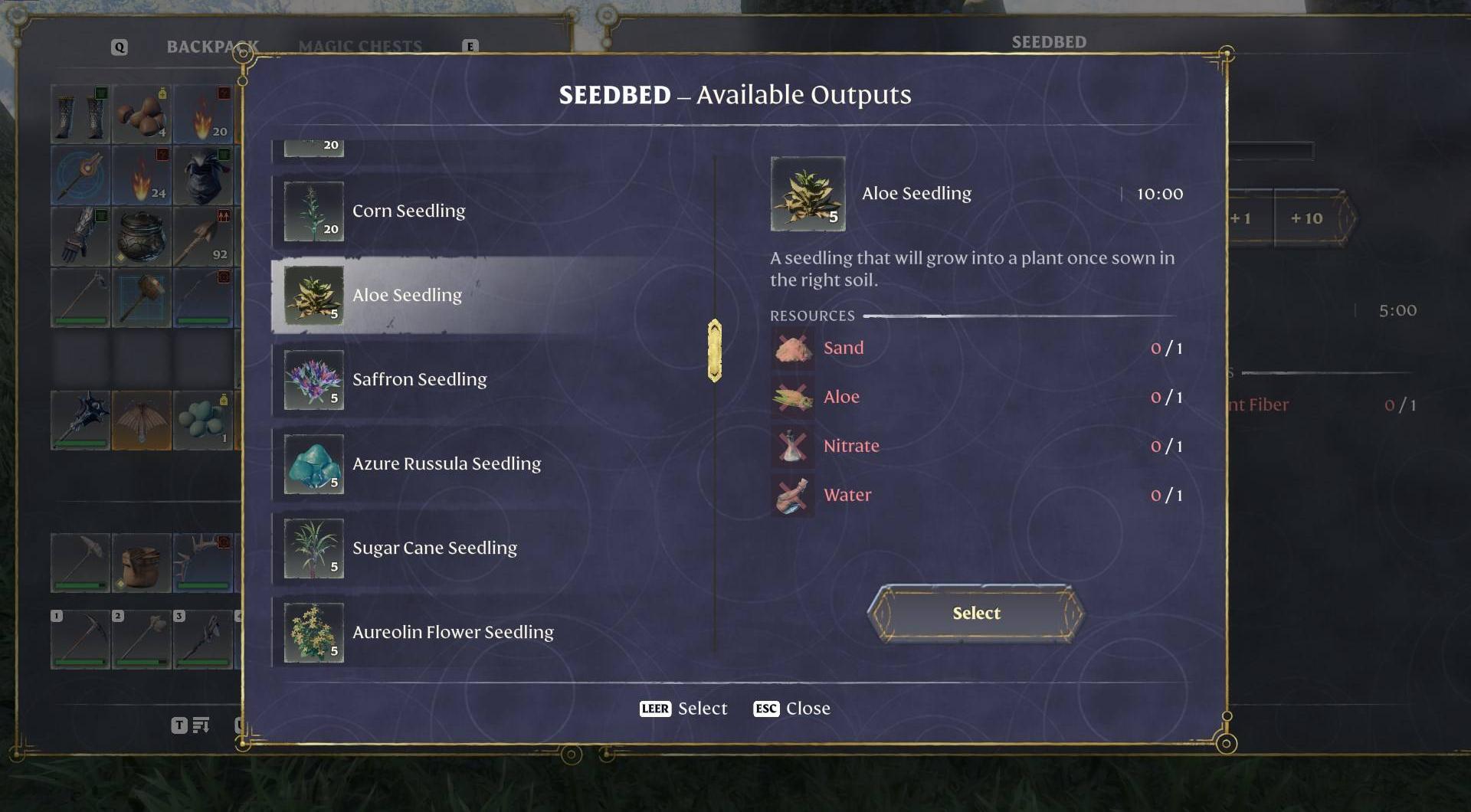Image resolution: width=1471 pixels, height=812 pixels.
Task: Click the +1 craft quantity button
Action: (x=1239, y=218)
